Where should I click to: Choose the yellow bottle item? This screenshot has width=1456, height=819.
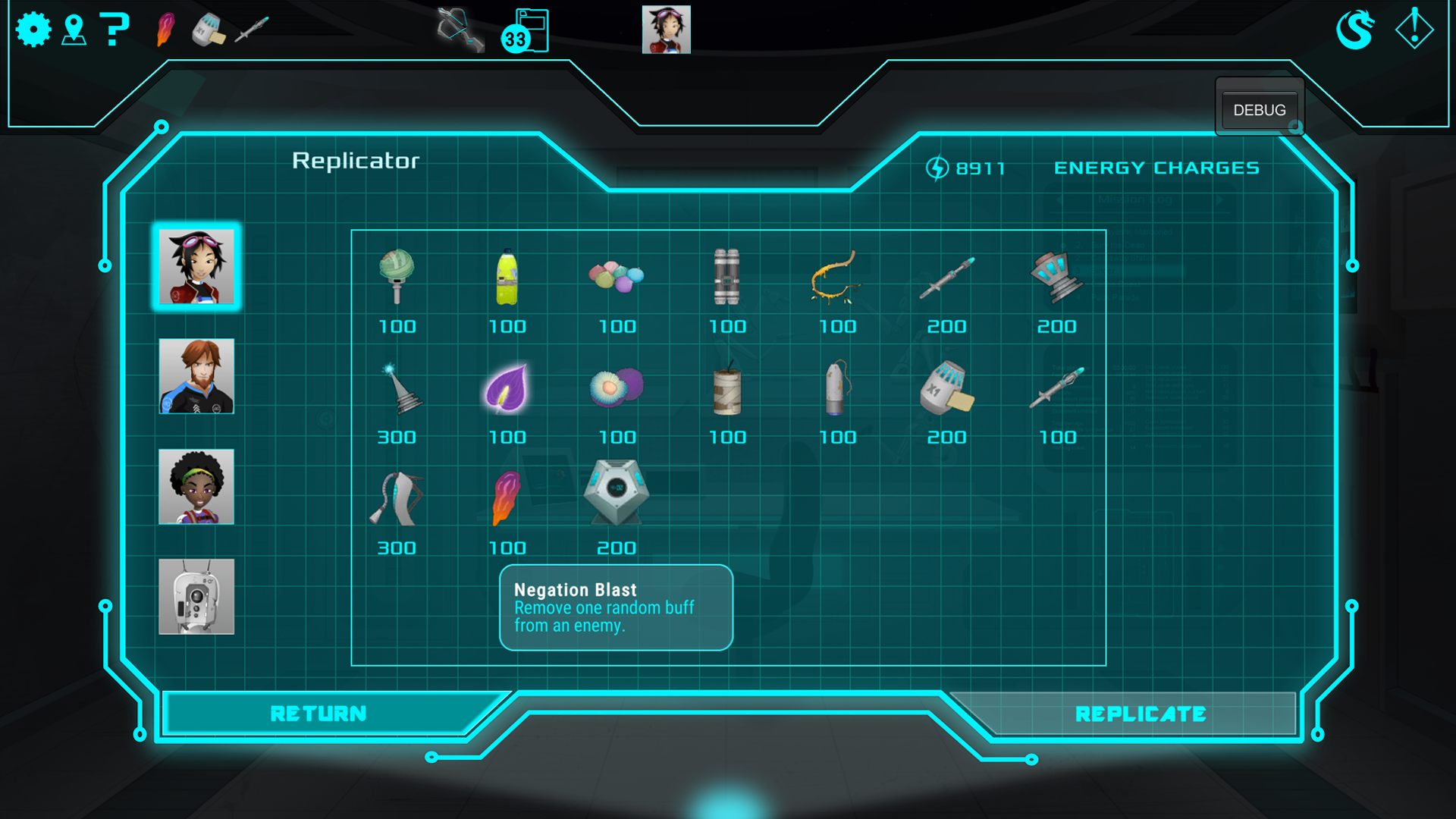[x=507, y=278]
